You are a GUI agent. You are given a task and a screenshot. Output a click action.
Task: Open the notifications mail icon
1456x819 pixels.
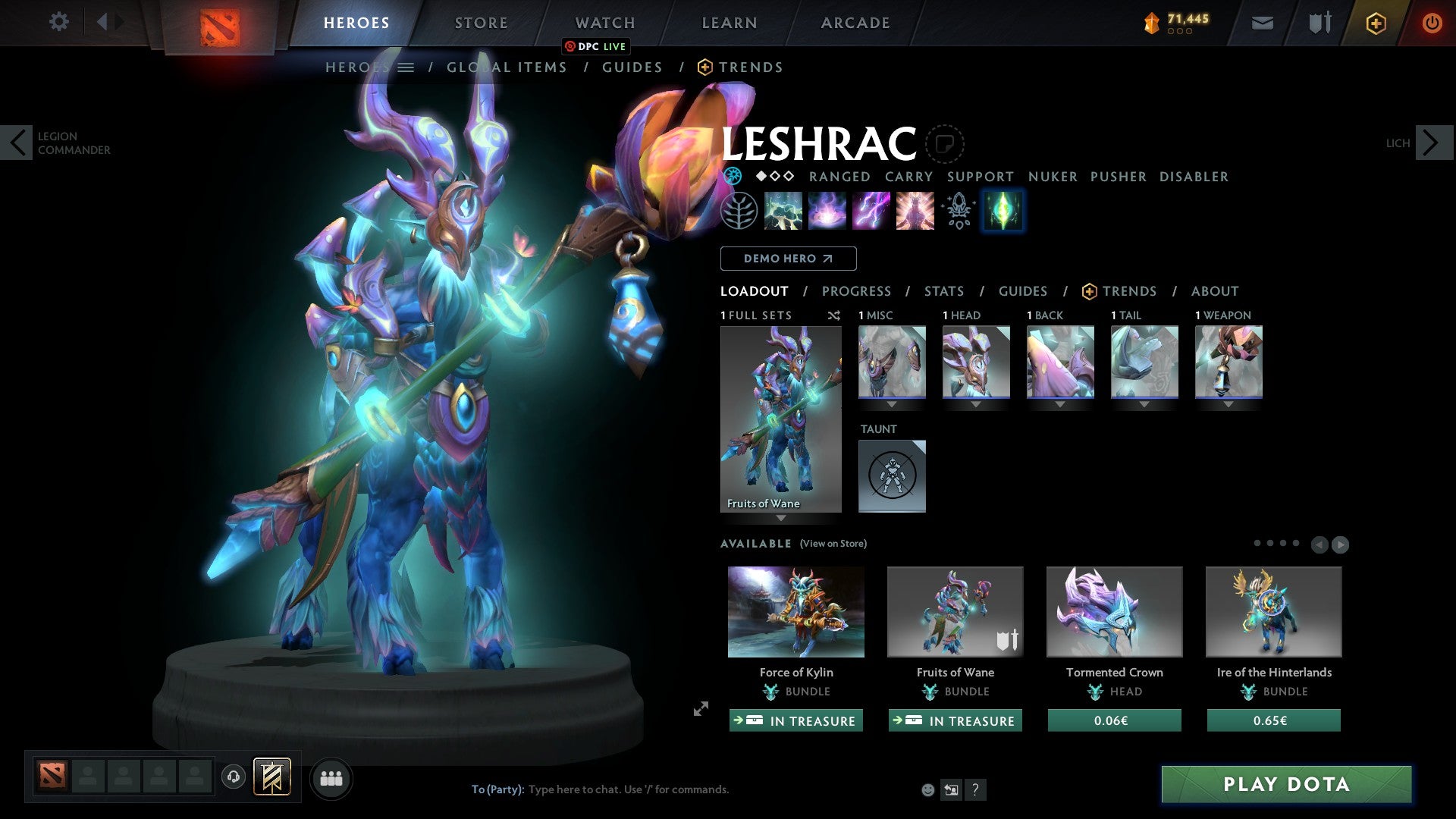pos(1261,23)
